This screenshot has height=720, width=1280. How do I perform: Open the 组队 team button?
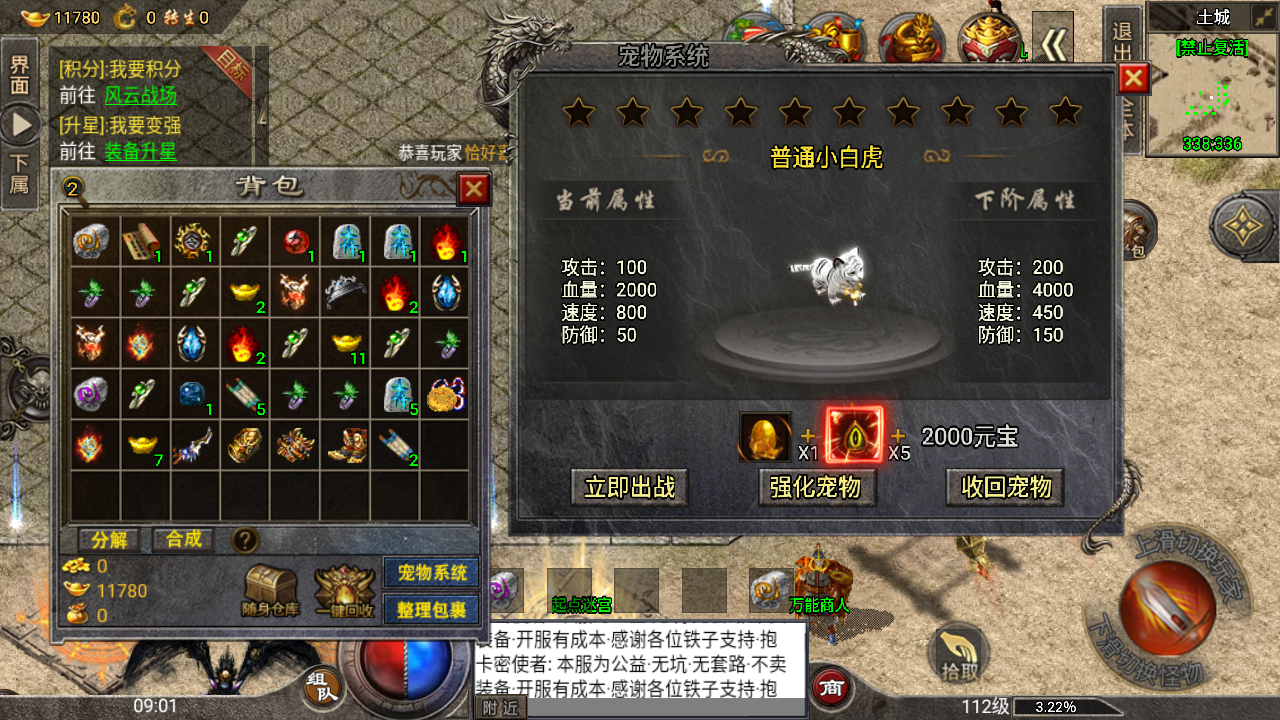point(322,687)
